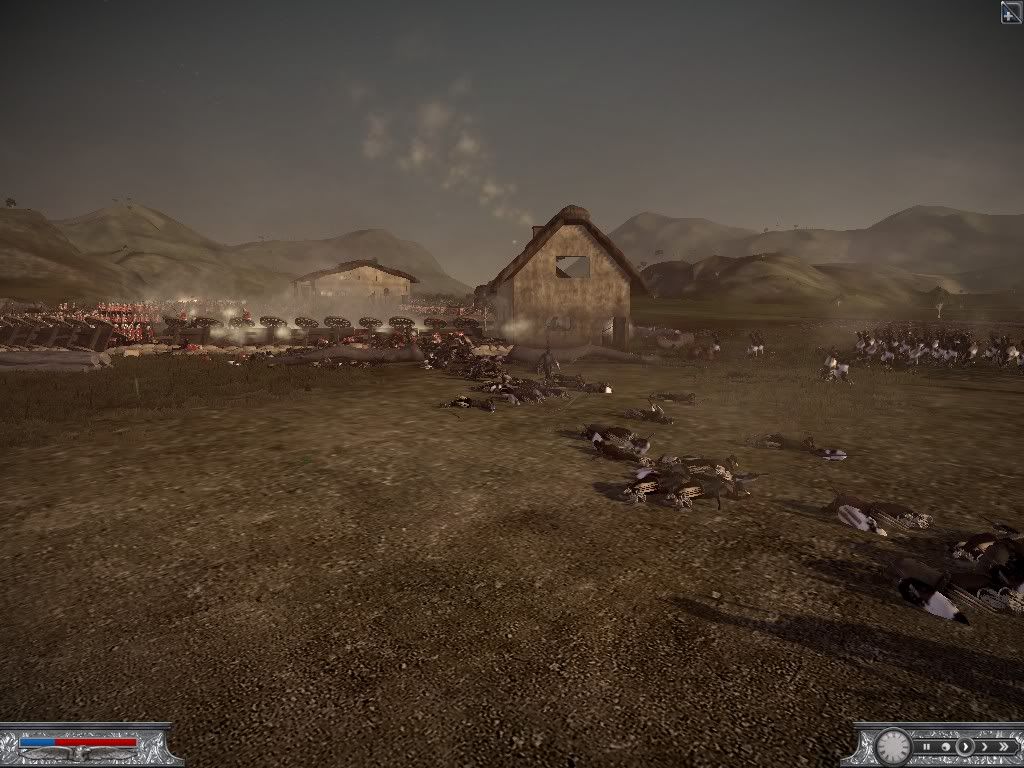Pause the battle

(927, 746)
